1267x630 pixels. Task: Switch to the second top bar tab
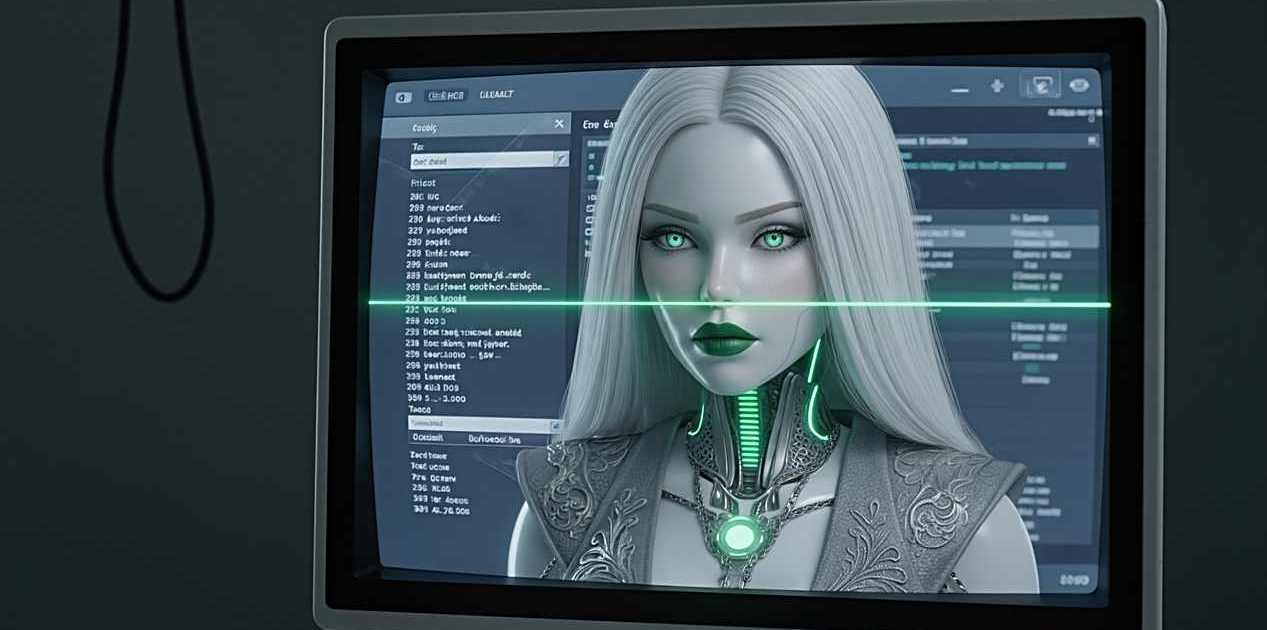coord(496,95)
